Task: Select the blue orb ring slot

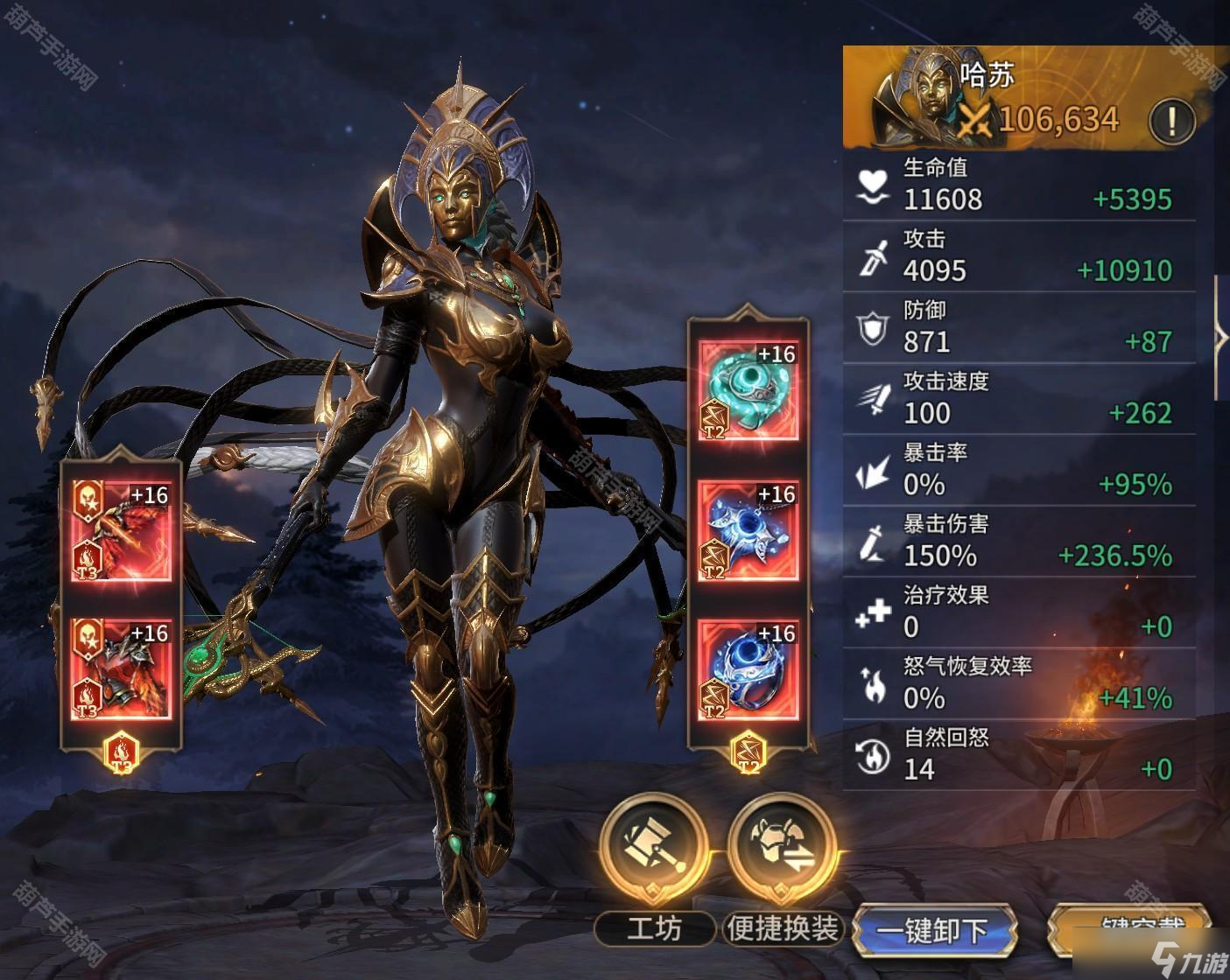Action: pyautogui.click(x=749, y=669)
